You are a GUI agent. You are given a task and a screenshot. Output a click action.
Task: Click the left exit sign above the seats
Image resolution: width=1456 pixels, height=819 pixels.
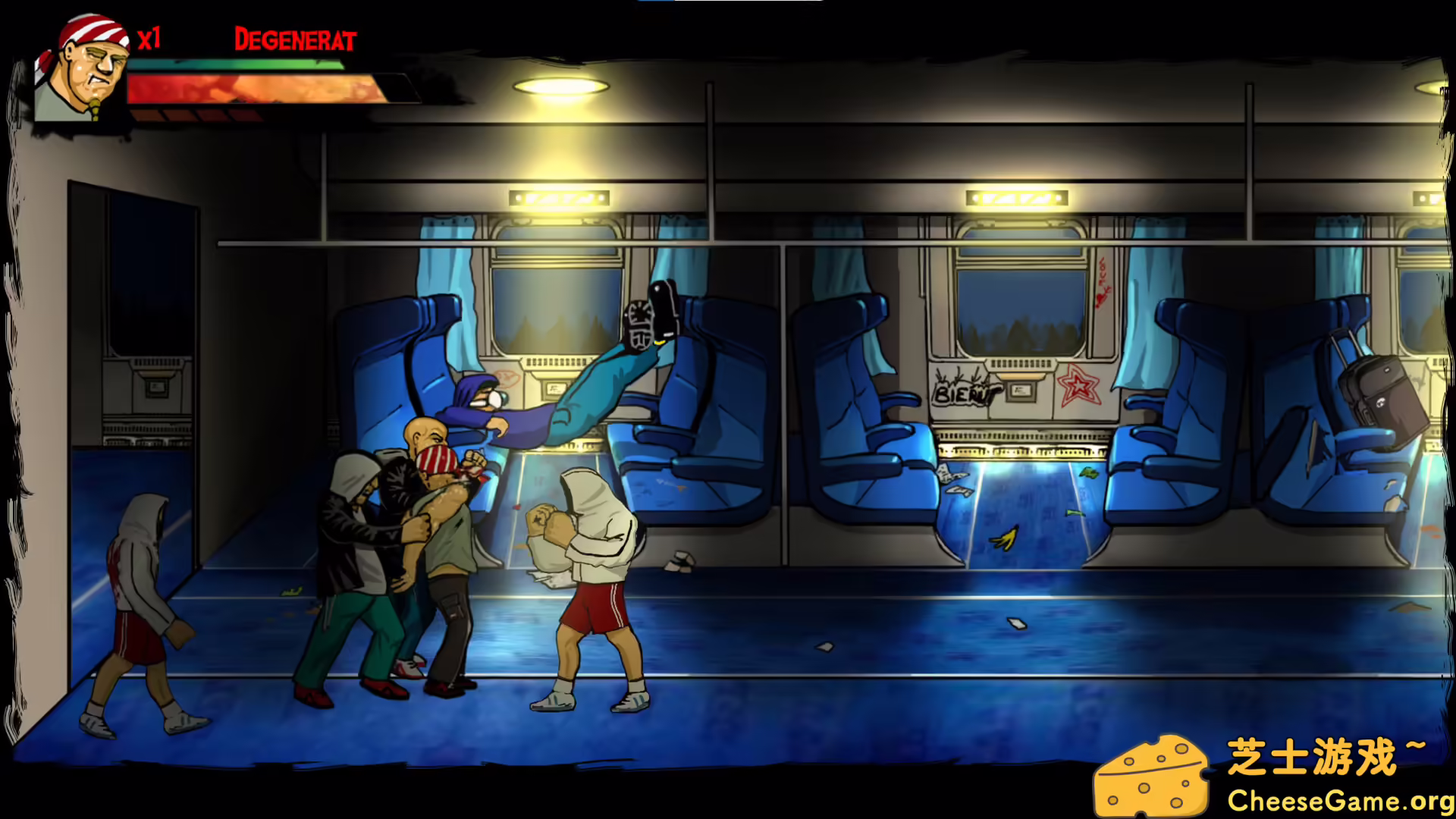pos(559,199)
